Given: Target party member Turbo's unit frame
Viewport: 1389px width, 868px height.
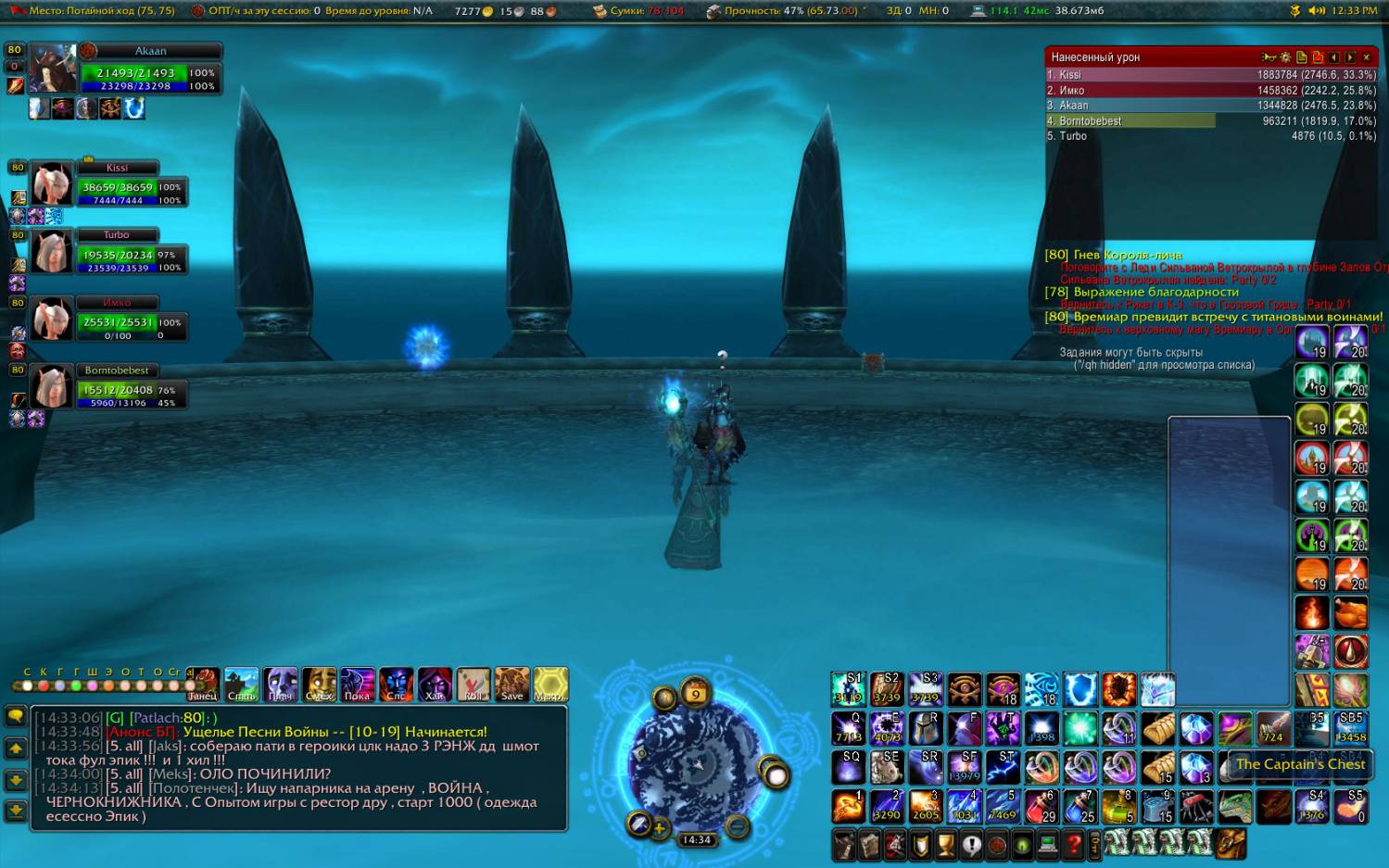Looking at the screenshot, I should click(x=116, y=253).
